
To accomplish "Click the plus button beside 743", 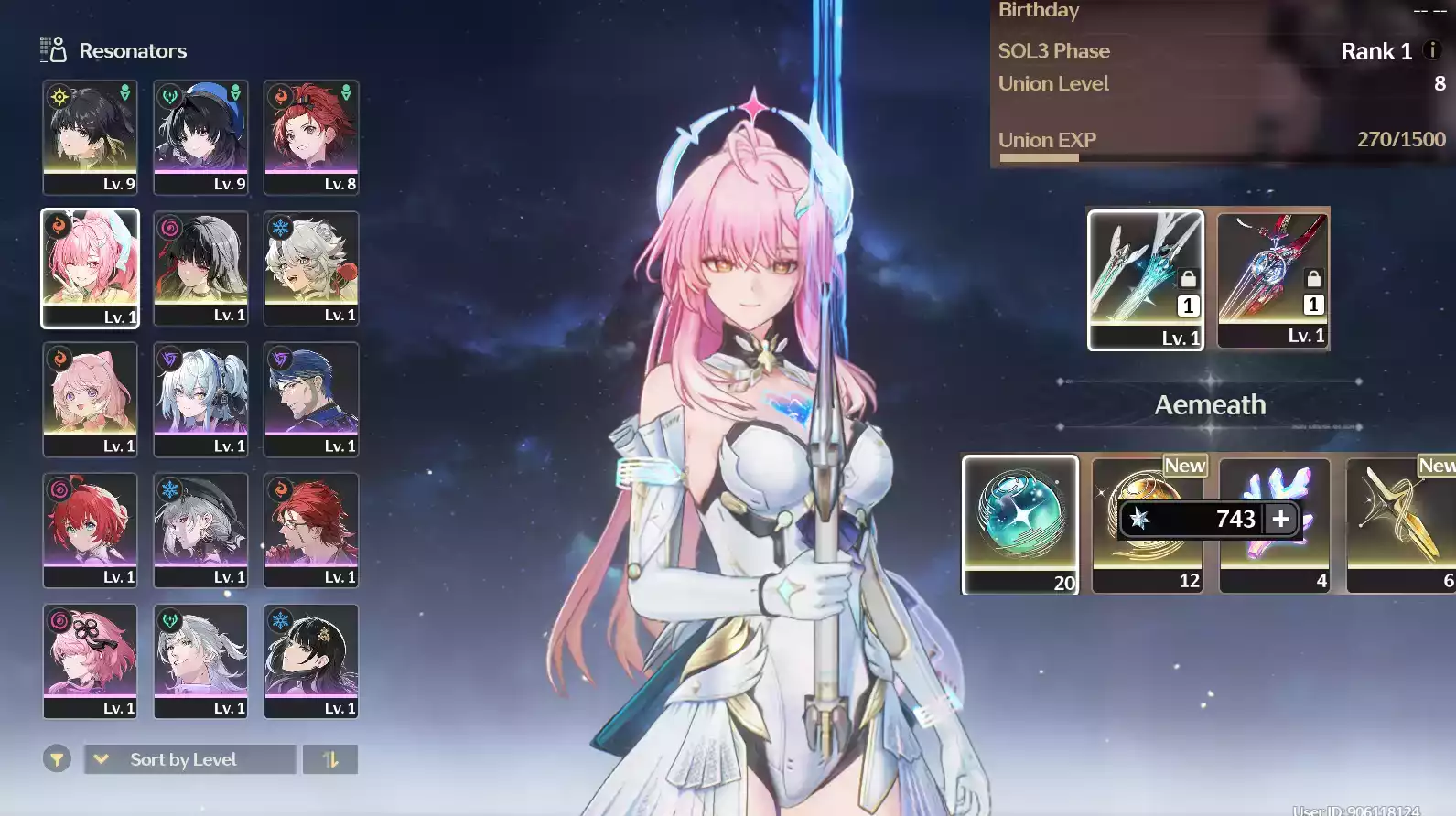I will [x=1280, y=519].
